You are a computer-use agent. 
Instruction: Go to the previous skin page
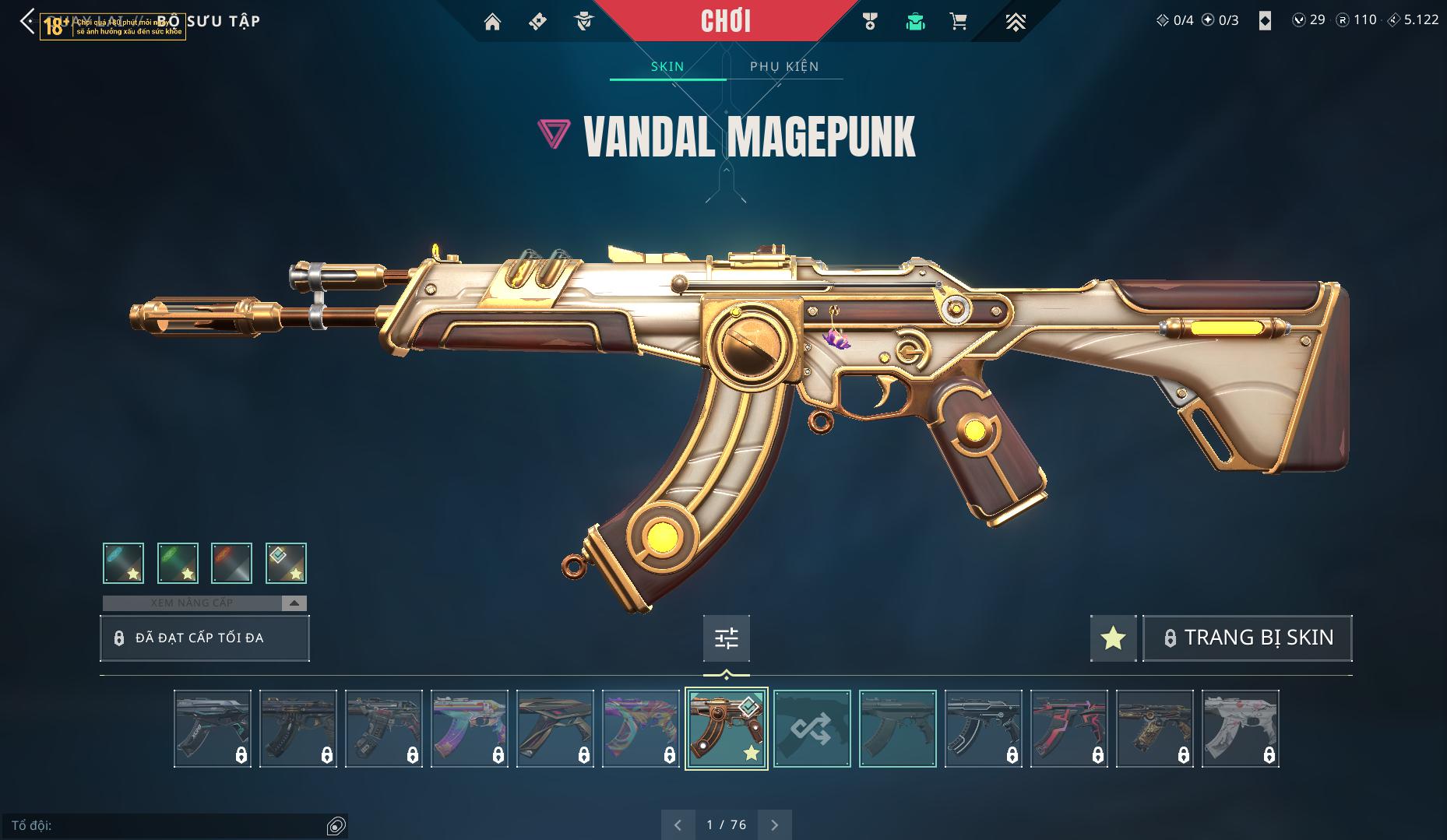click(678, 824)
